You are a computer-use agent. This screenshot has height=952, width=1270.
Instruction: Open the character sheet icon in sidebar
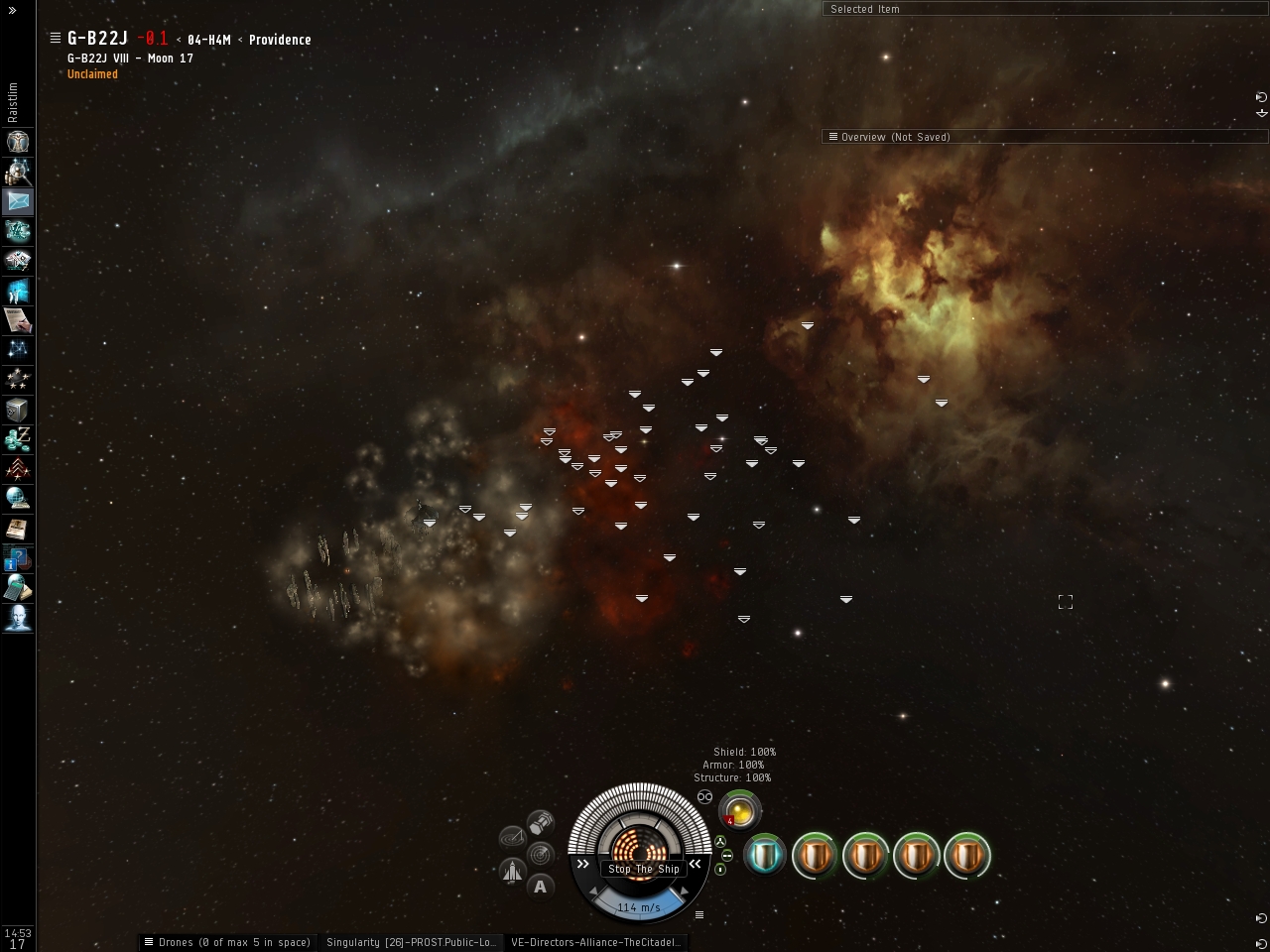(x=18, y=142)
